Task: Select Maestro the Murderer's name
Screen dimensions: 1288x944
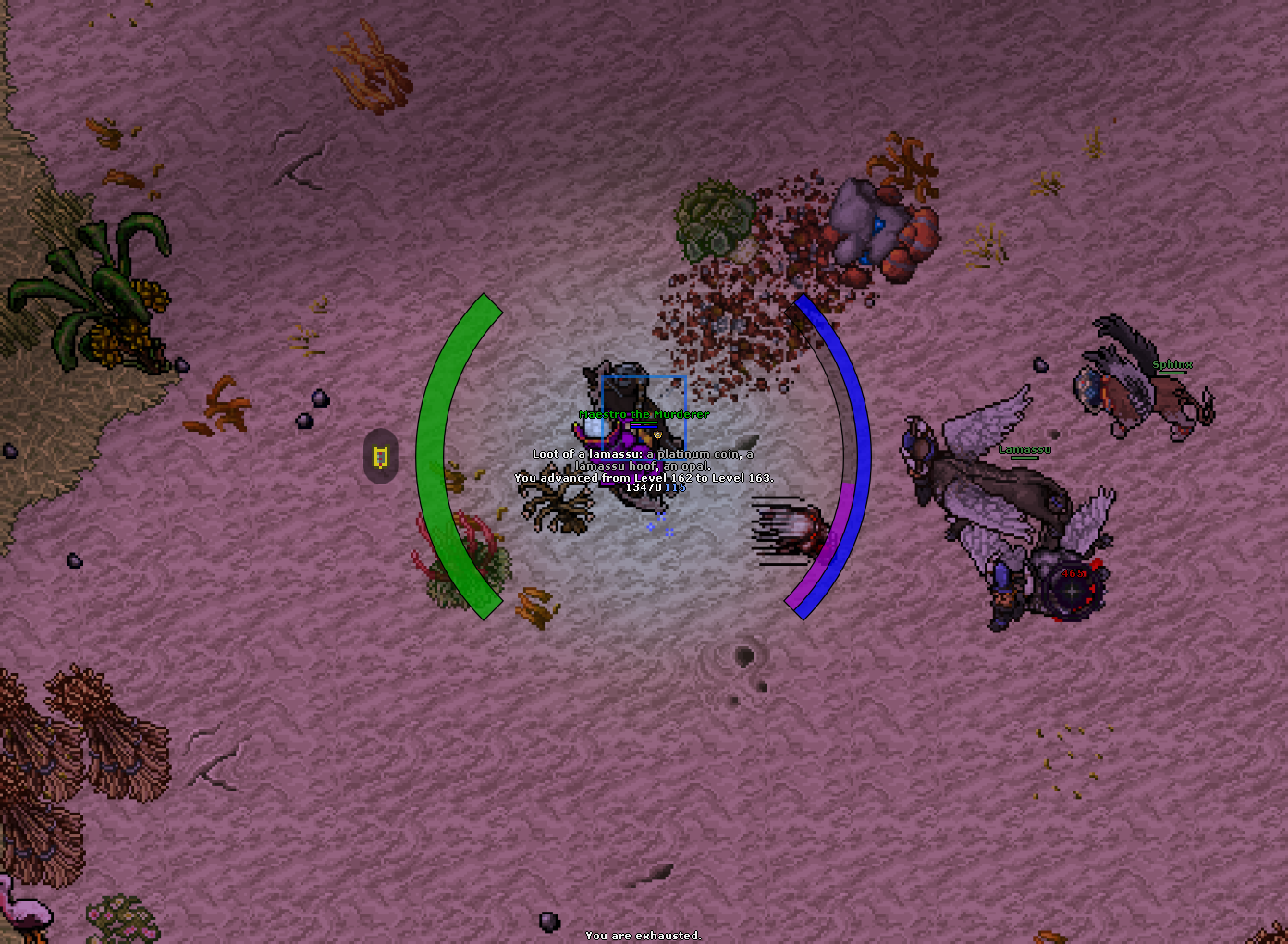Action: pos(644,414)
